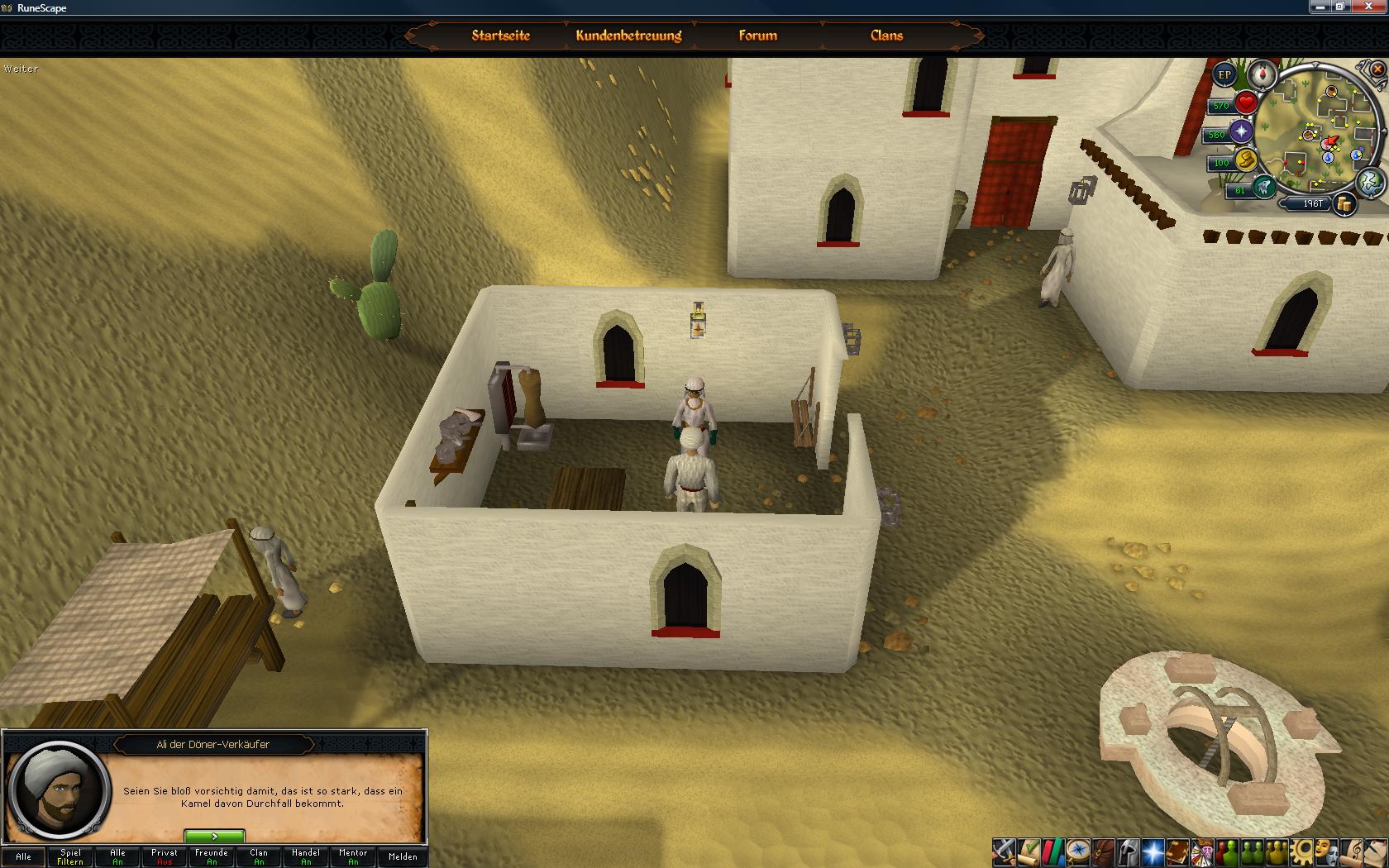1389x868 pixels.
Task: Continue the dialogue with the green arrow button
Action: coord(214,837)
